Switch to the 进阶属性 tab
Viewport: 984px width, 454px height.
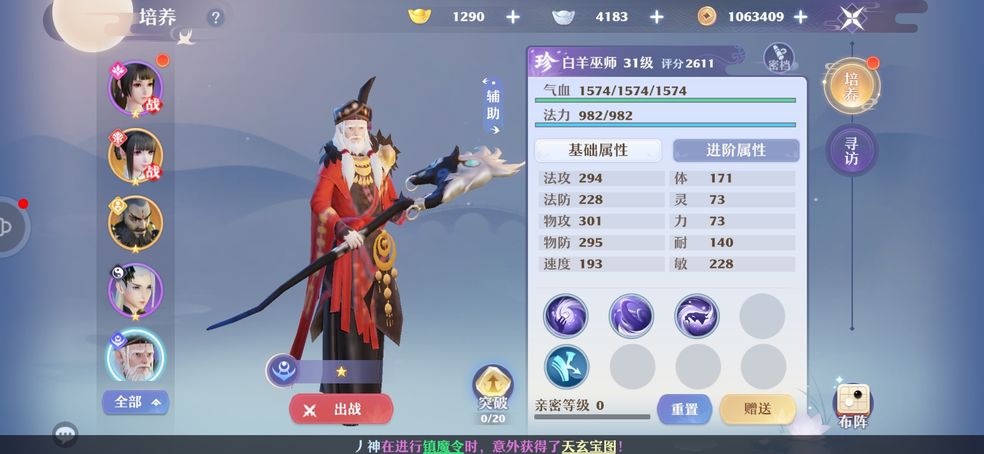[x=736, y=150]
